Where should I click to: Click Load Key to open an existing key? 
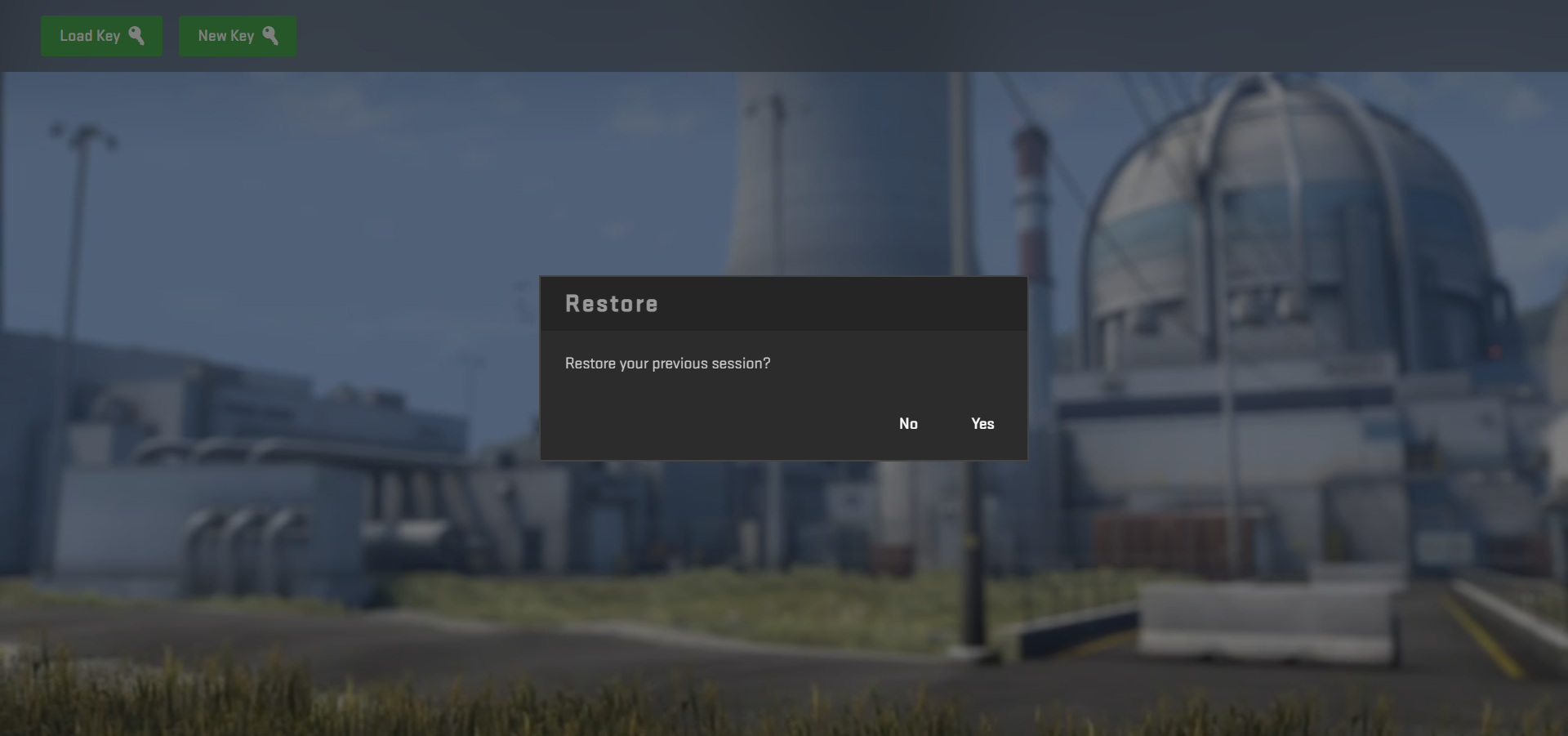101,35
